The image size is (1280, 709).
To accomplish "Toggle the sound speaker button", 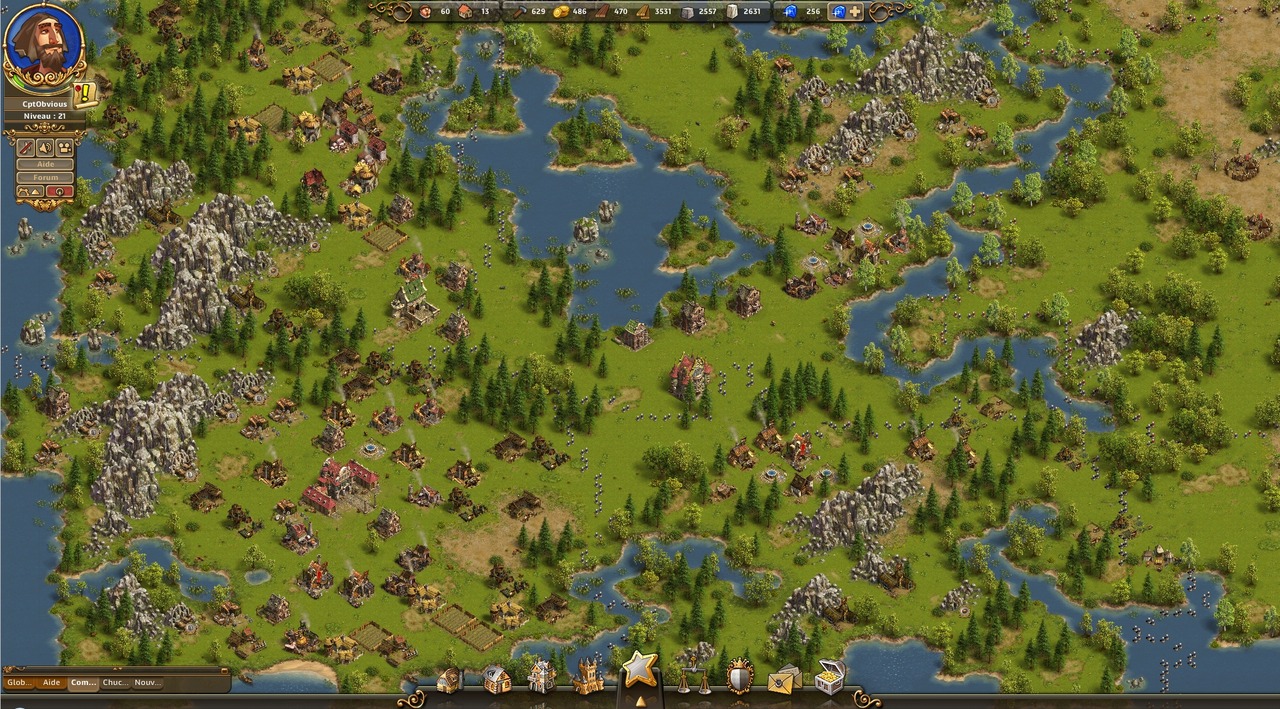I will click(45, 146).
